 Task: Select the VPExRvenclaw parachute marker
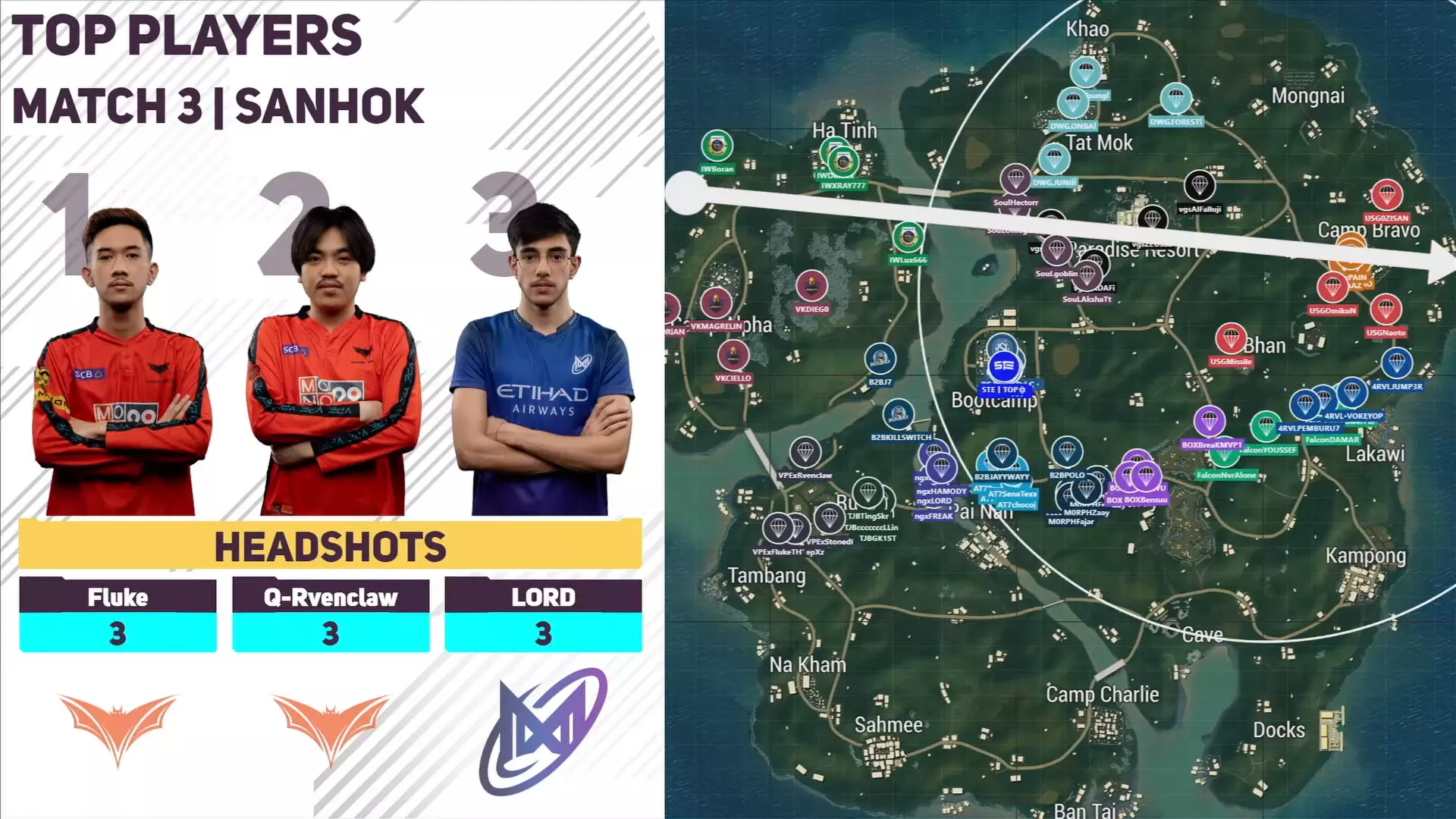(805, 453)
